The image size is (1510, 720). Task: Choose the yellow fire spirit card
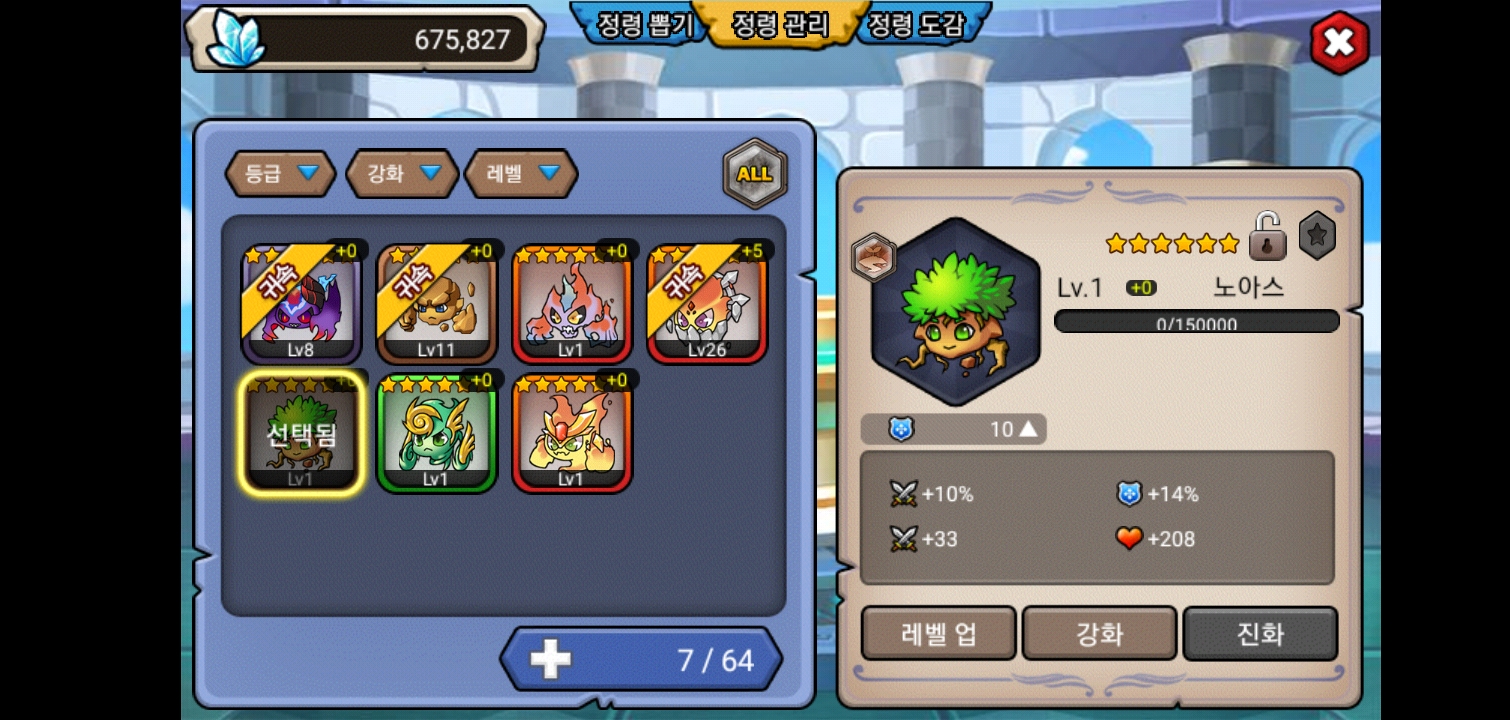pyautogui.click(x=571, y=433)
